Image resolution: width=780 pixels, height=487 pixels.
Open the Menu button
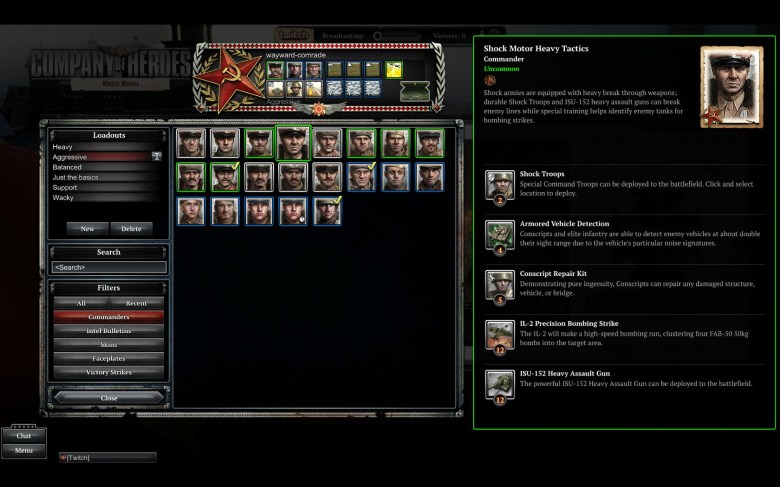24,450
